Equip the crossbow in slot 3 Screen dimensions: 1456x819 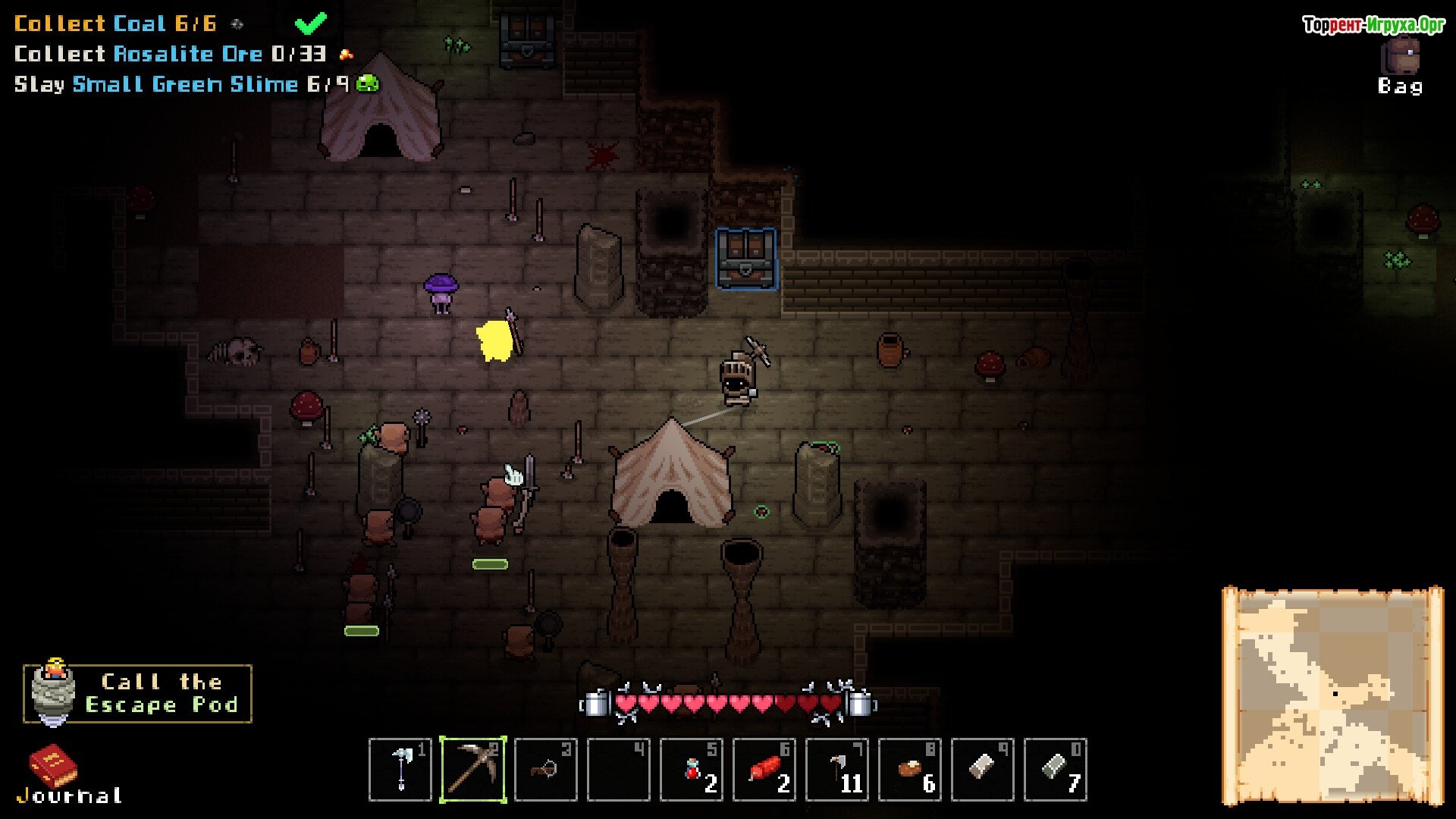click(x=546, y=770)
